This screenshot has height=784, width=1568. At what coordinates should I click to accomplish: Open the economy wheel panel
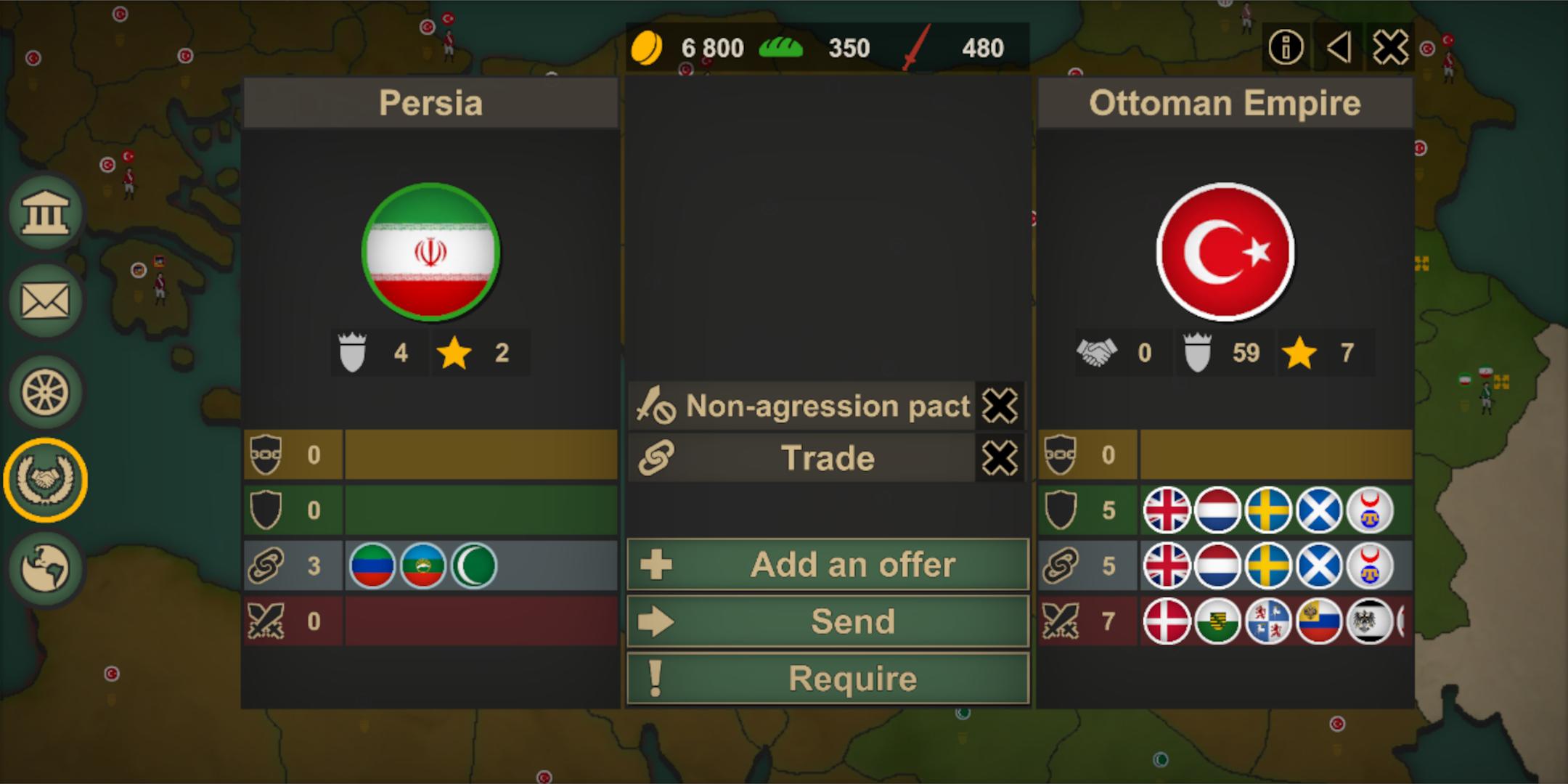[45, 390]
